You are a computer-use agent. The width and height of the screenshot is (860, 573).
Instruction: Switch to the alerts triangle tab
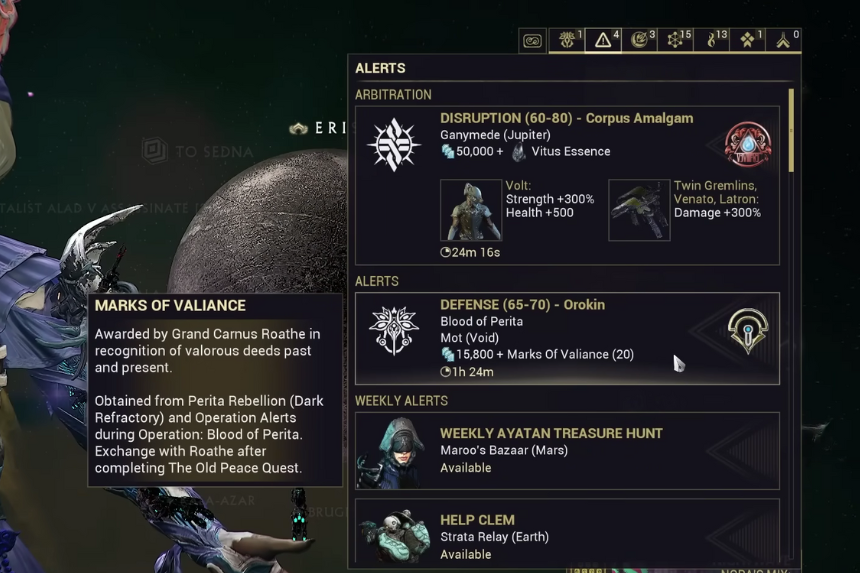pos(605,40)
